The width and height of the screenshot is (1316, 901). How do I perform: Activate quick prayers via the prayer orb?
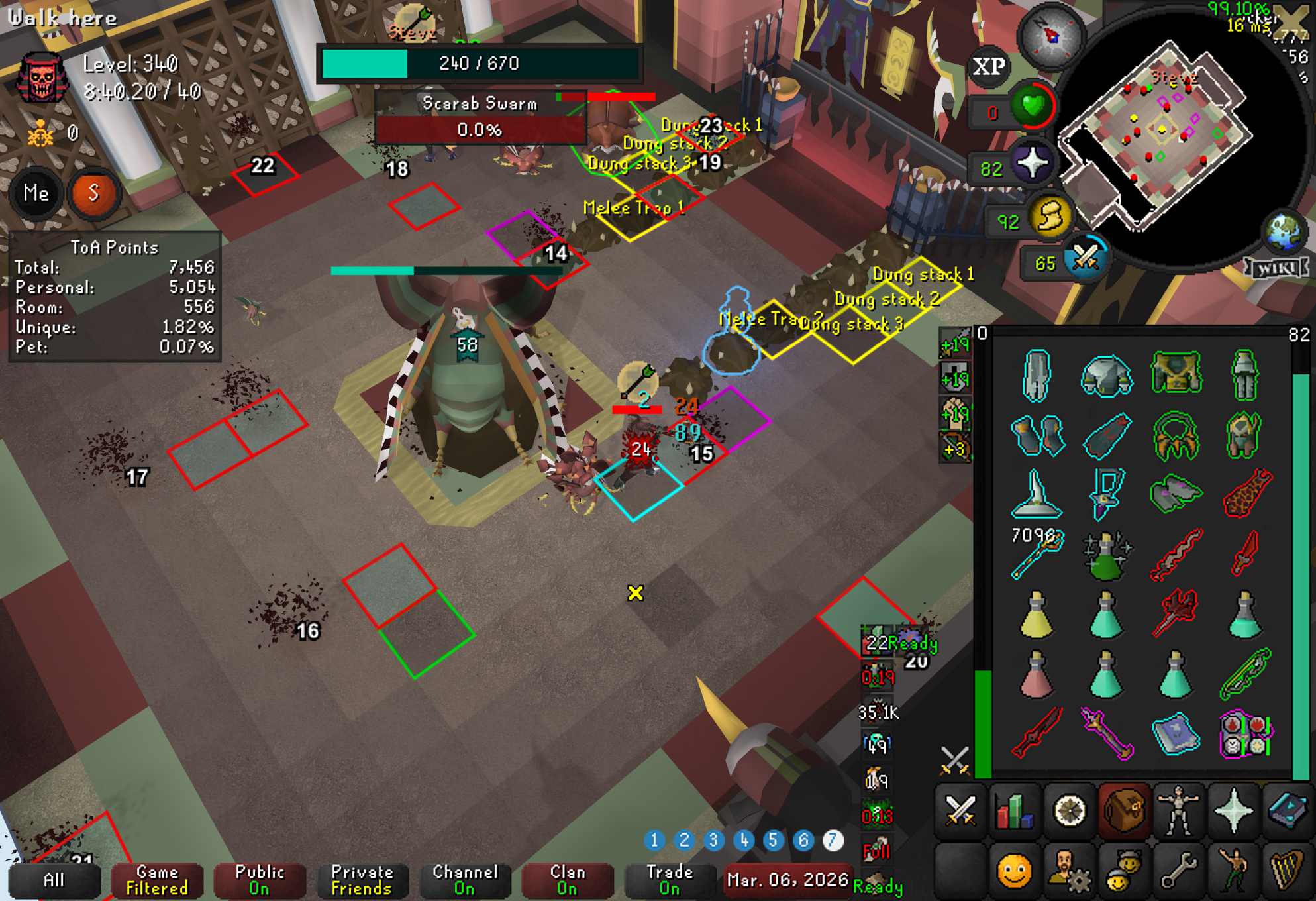pyautogui.click(x=1032, y=163)
